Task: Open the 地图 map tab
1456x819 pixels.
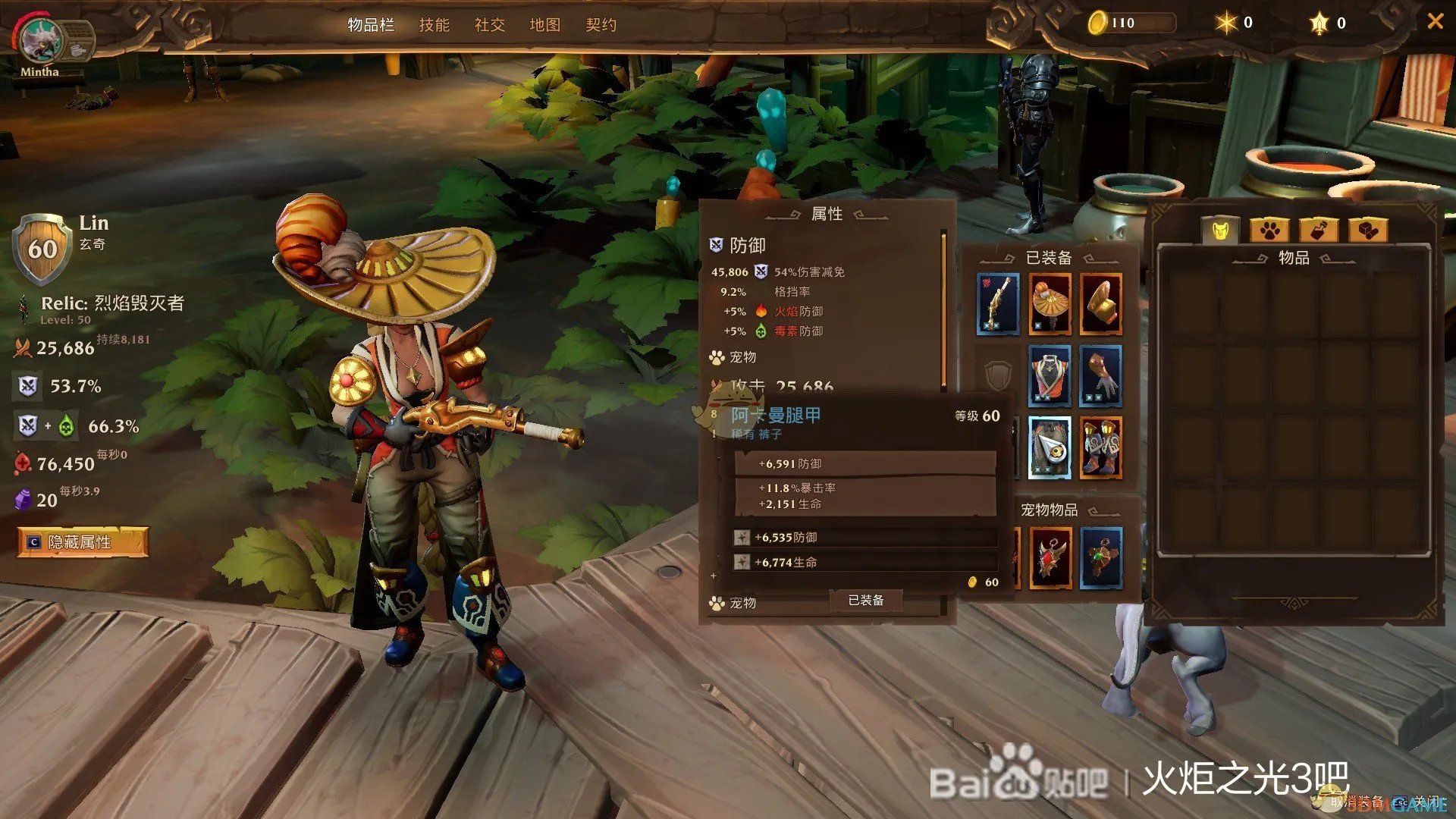Action: [545, 25]
